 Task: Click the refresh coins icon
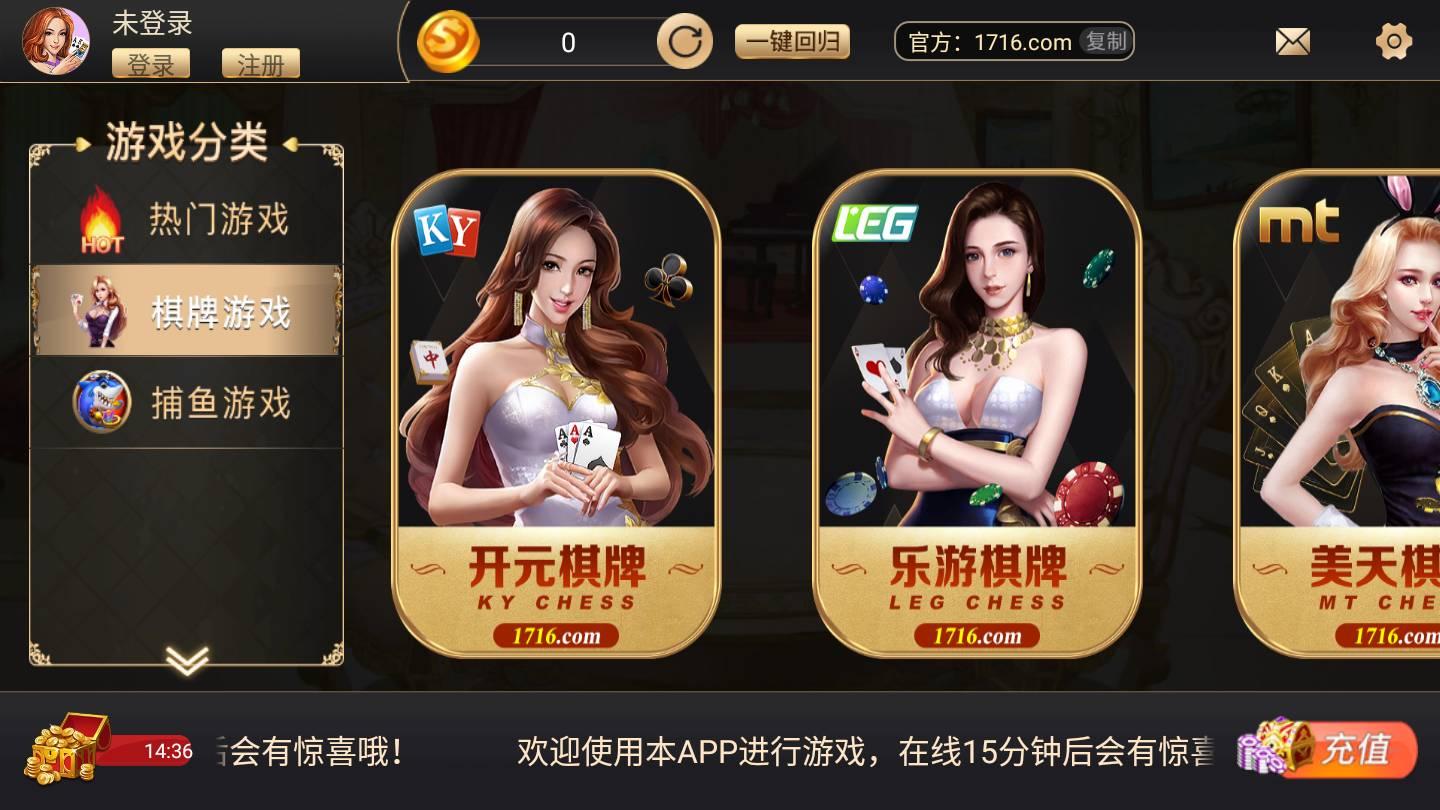coord(684,41)
